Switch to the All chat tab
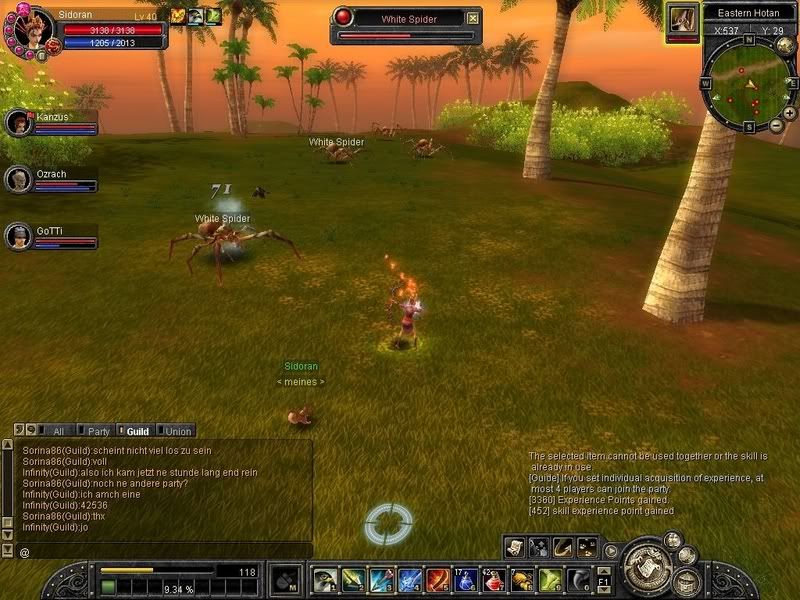This screenshot has height=600, width=800. pos(55,431)
